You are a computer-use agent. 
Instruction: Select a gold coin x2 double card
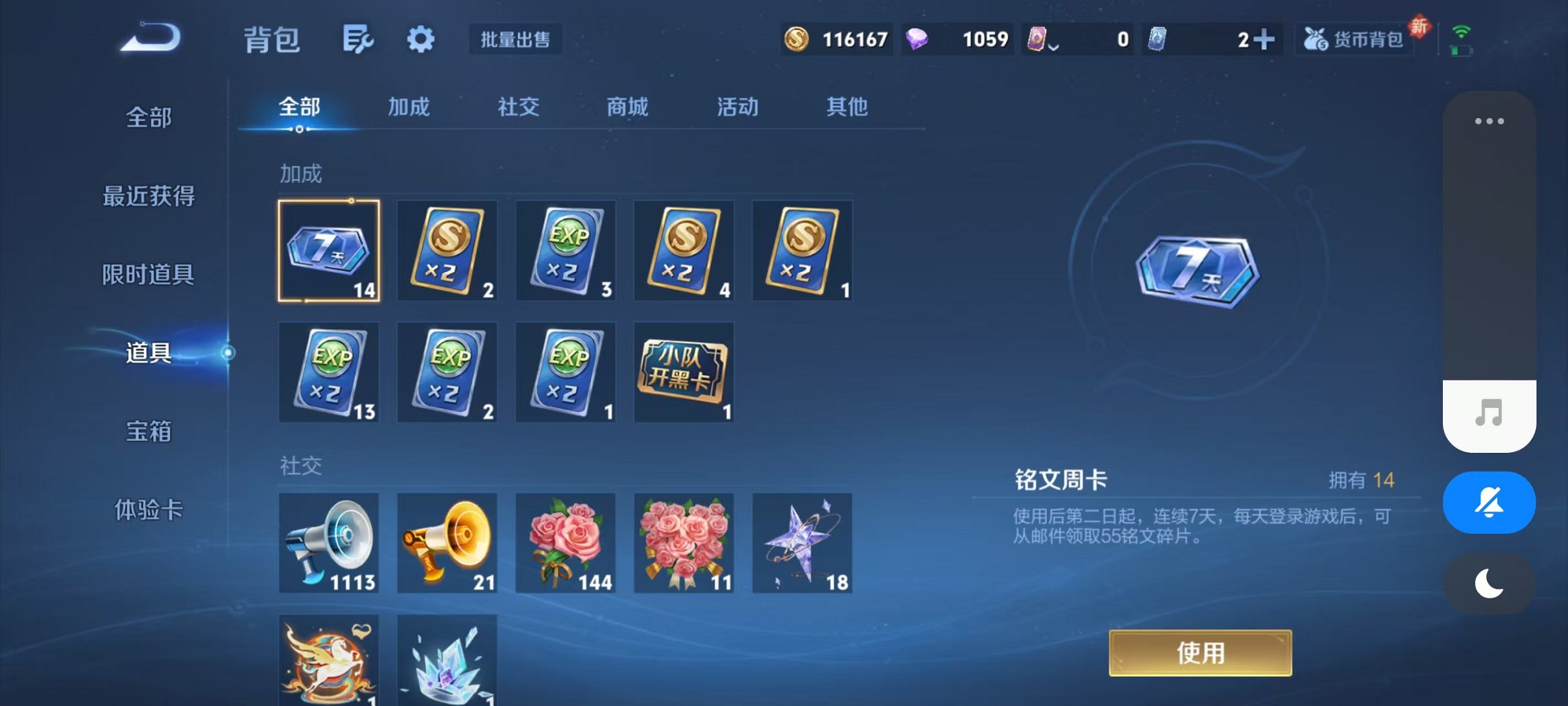point(447,250)
